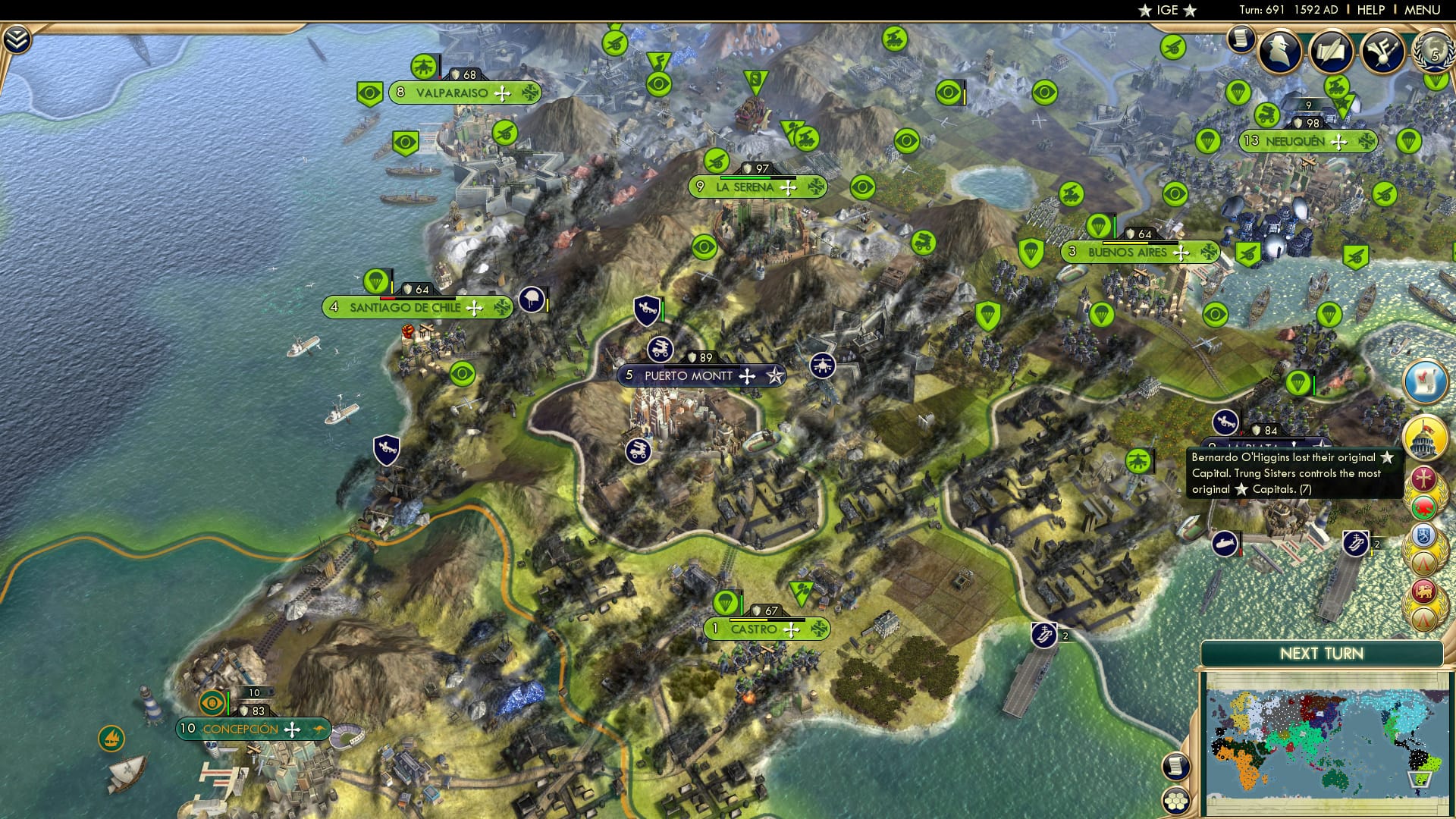Click the capitol dome capital-lost notification
The height and width of the screenshot is (819, 1456).
point(1423,437)
